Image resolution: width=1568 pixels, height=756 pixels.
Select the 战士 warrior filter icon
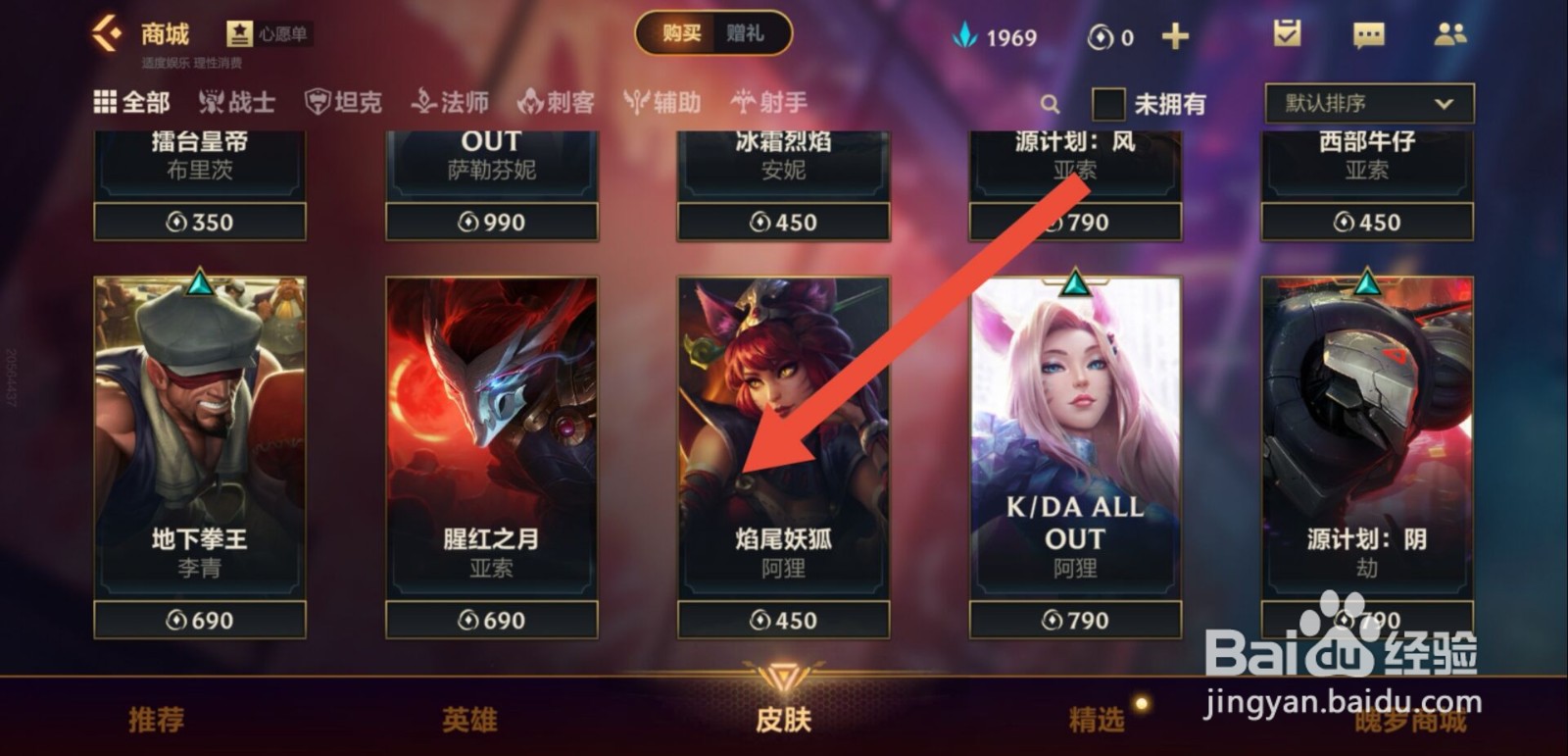coord(238,101)
